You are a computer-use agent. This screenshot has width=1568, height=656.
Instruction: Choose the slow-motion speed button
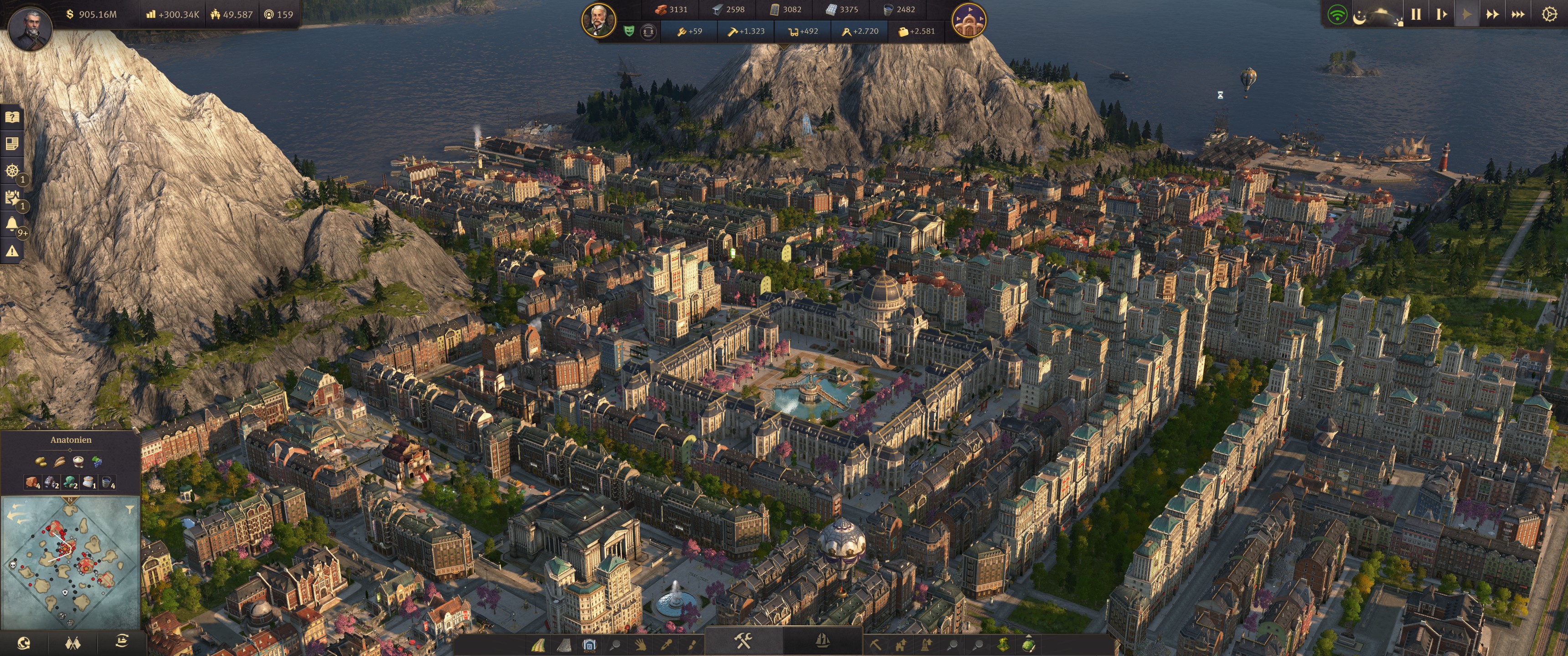pyautogui.click(x=1441, y=14)
